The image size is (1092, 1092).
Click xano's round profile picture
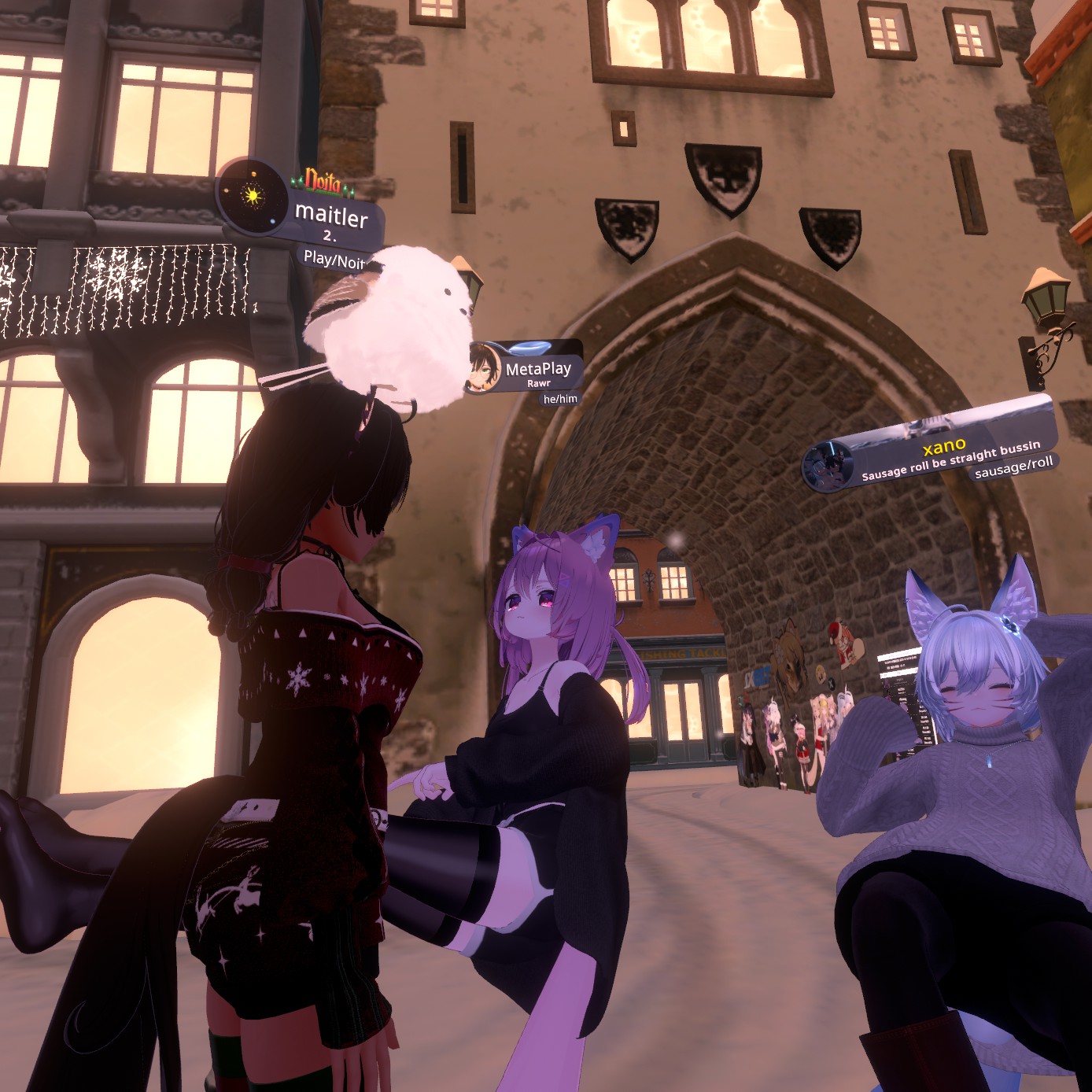(x=828, y=466)
